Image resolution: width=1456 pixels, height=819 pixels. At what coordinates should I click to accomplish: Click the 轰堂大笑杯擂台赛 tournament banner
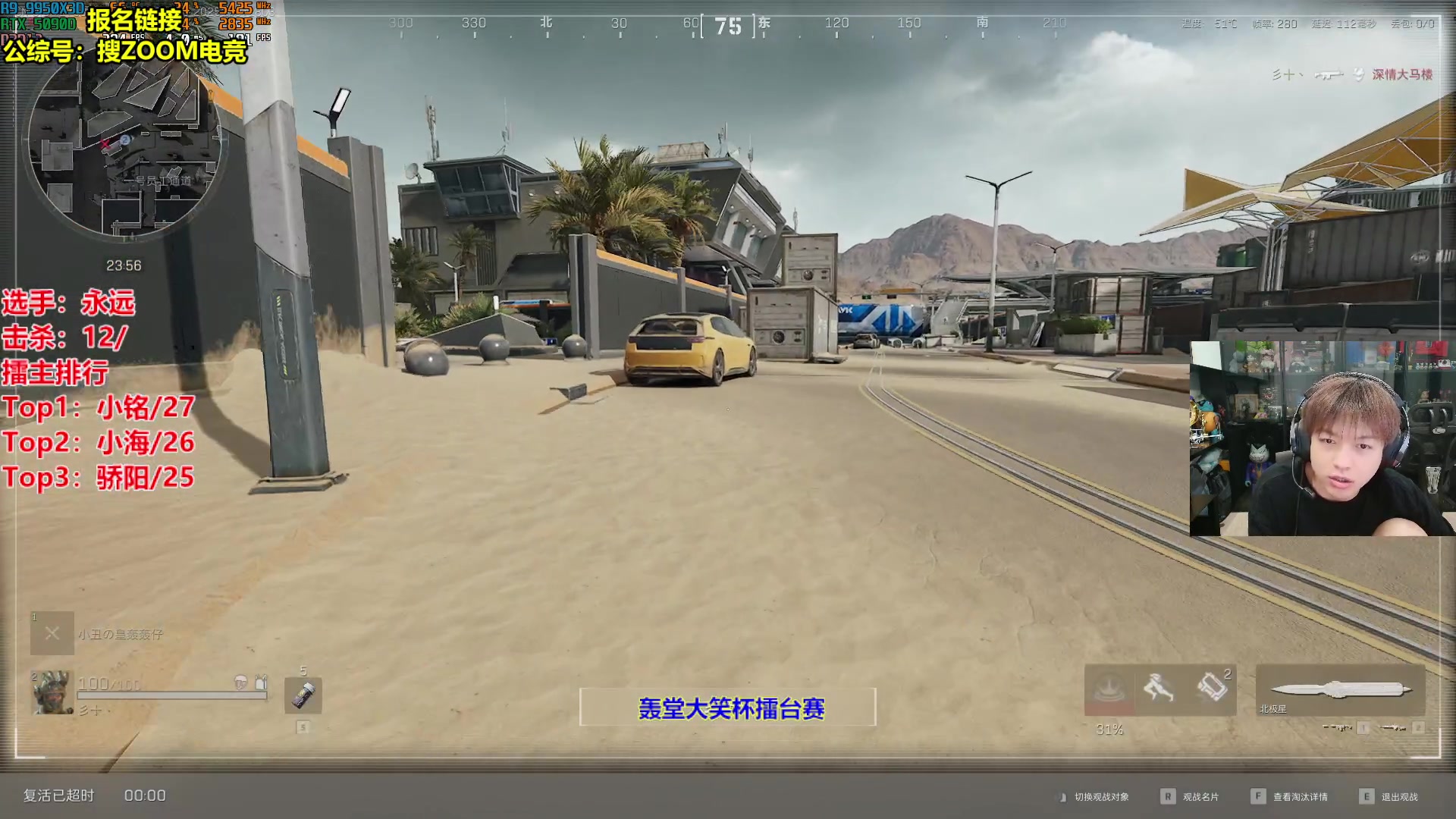[x=728, y=708]
